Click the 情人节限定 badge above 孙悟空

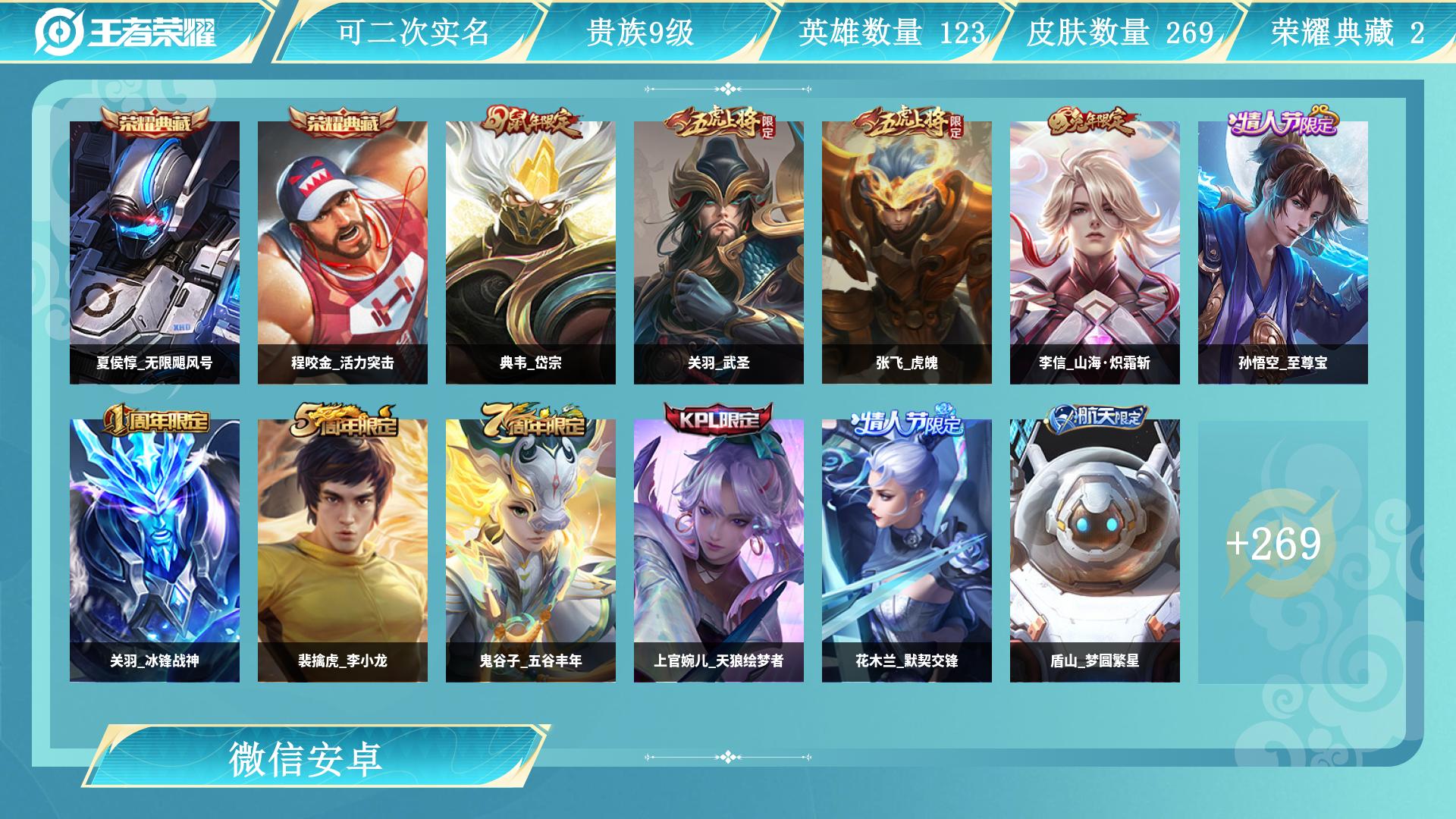click(x=1284, y=121)
